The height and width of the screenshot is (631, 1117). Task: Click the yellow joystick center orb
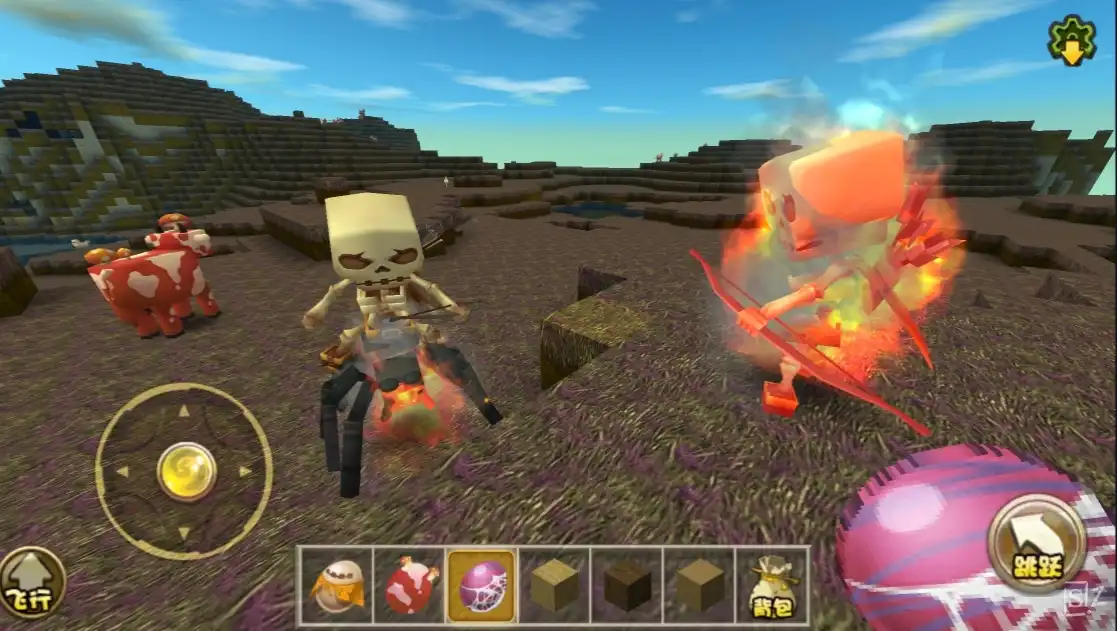[186, 471]
